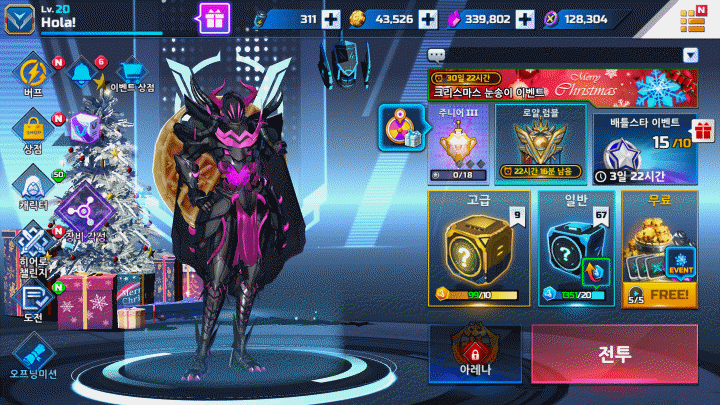Screen dimensions: 720x405
Task: Expand the chat dropdown arrow
Action: tap(690, 55)
